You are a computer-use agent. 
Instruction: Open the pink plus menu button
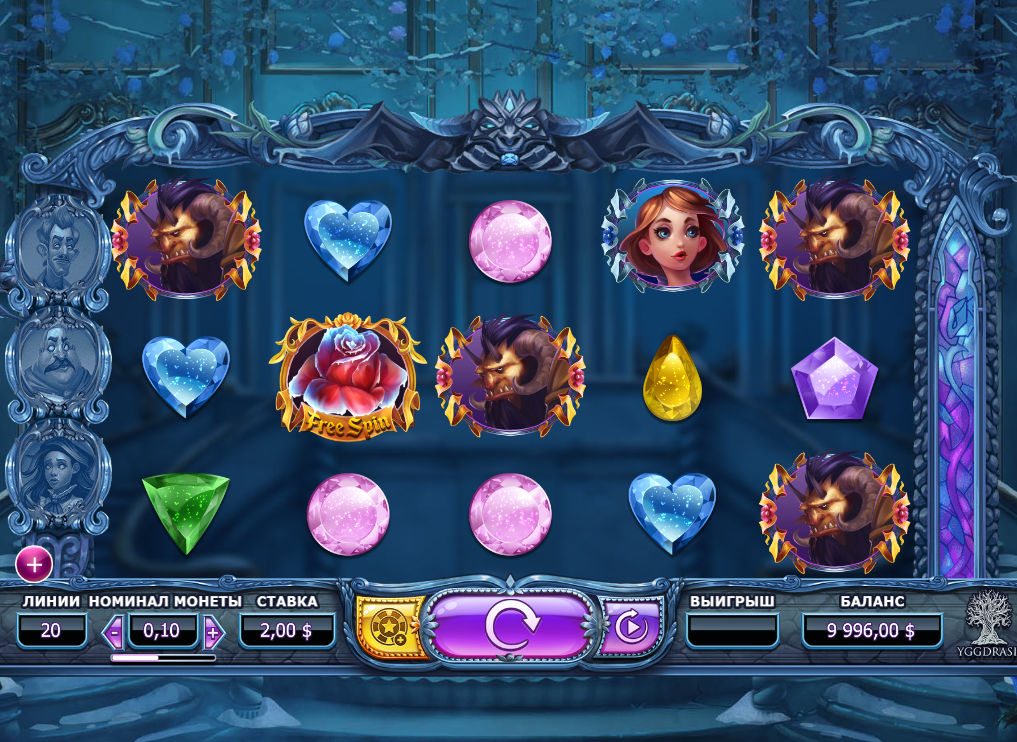[34, 565]
